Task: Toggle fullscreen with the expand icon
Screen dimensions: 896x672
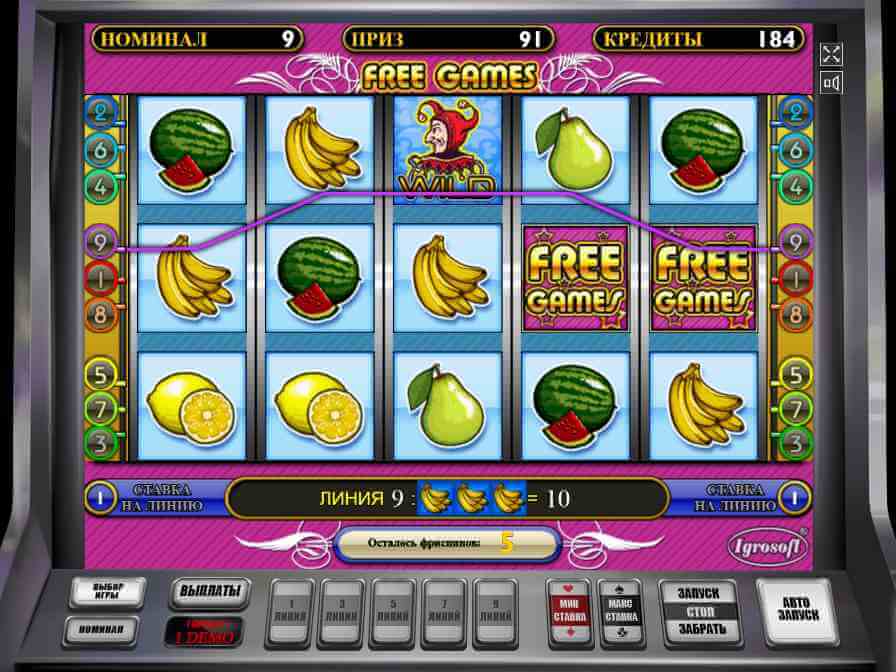Action: 830,54
